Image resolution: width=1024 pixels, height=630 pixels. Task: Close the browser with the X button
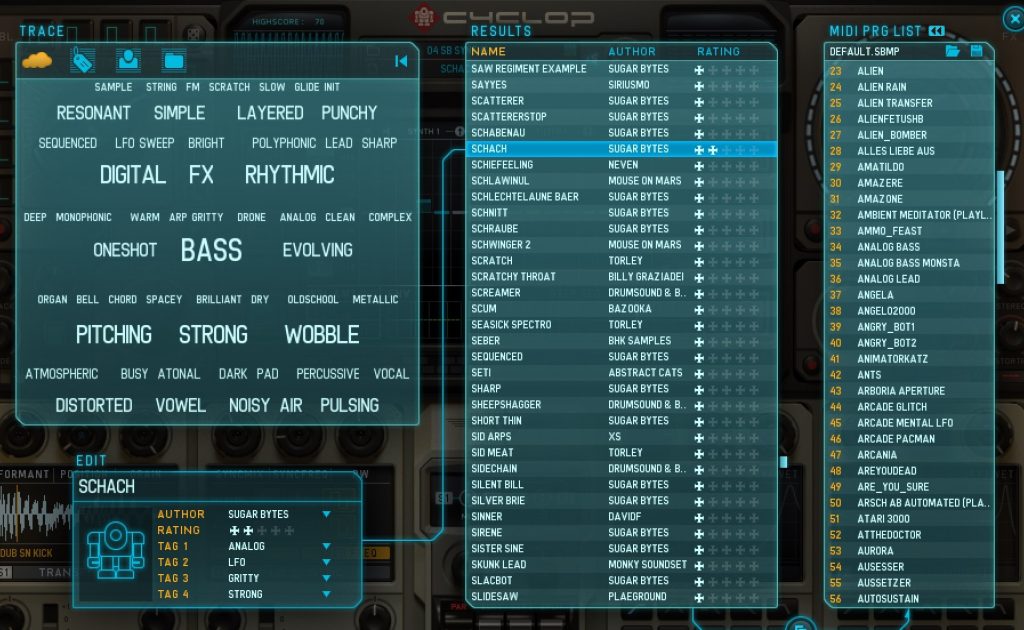pyautogui.click(x=1012, y=17)
